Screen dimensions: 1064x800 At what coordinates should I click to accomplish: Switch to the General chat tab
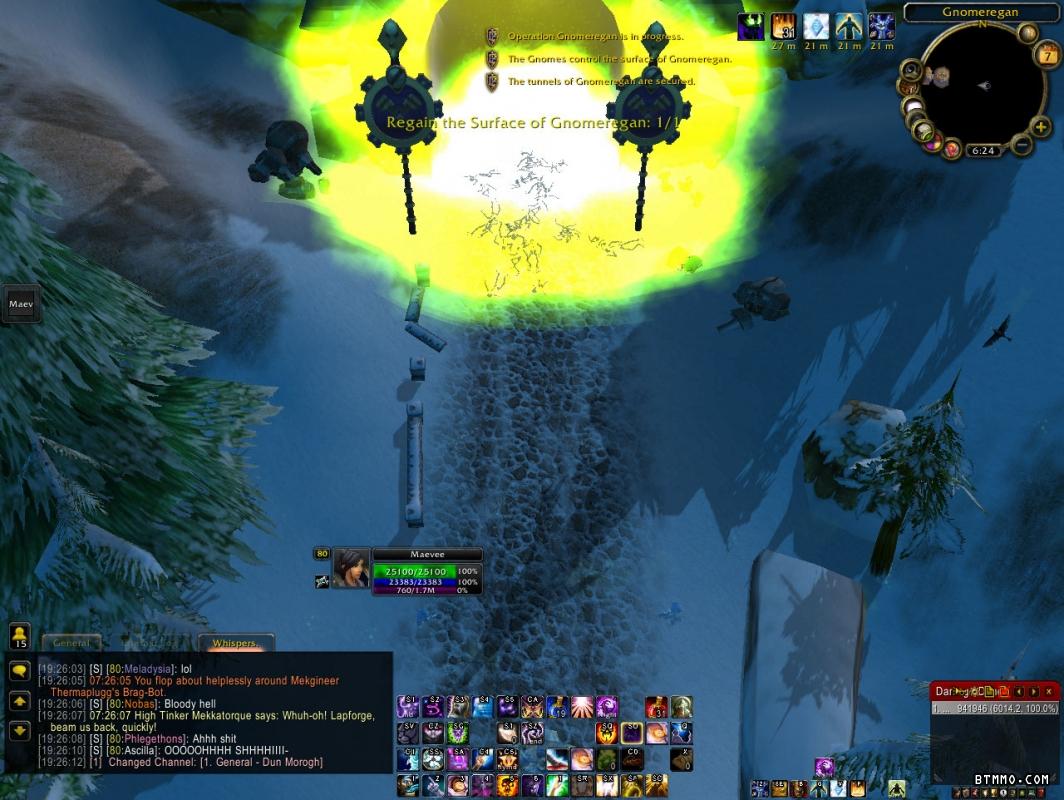coord(72,643)
